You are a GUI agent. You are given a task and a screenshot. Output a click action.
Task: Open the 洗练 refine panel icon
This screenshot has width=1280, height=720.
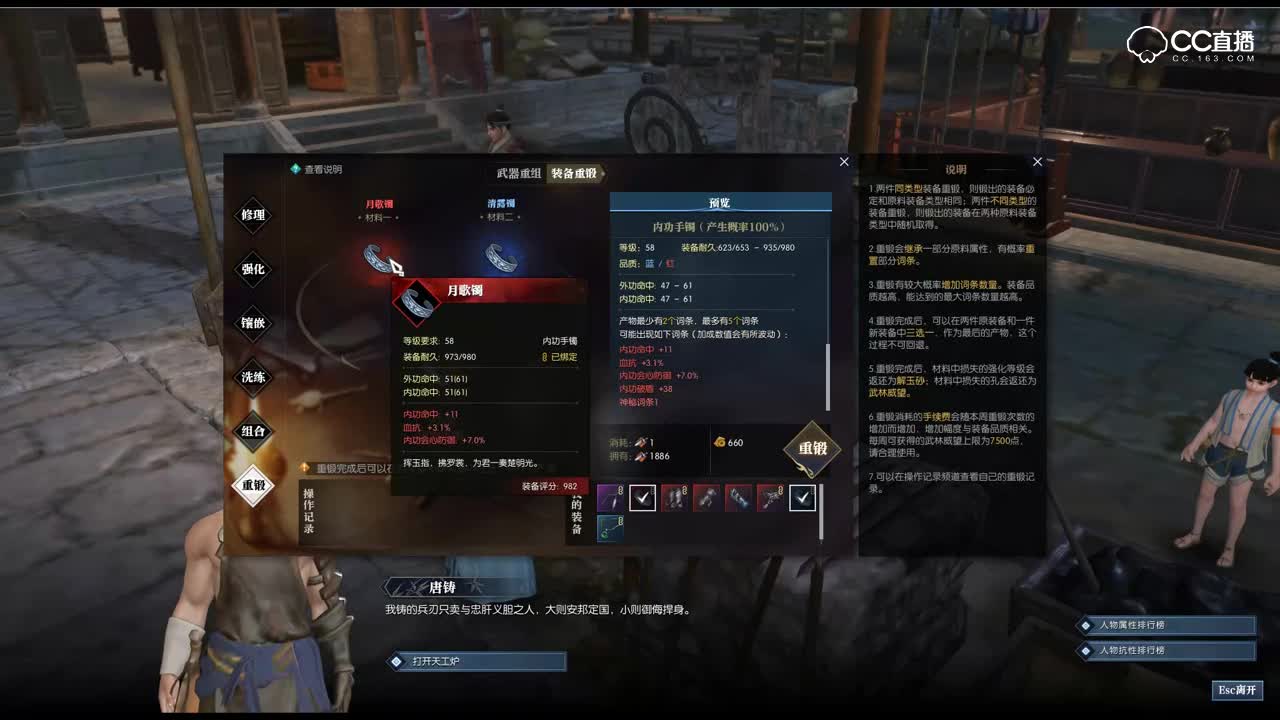coord(252,378)
